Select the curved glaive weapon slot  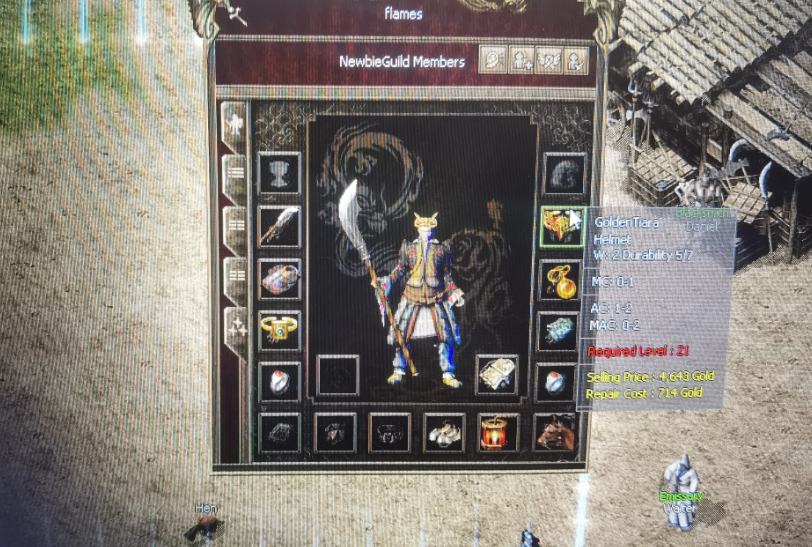(279, 226)
